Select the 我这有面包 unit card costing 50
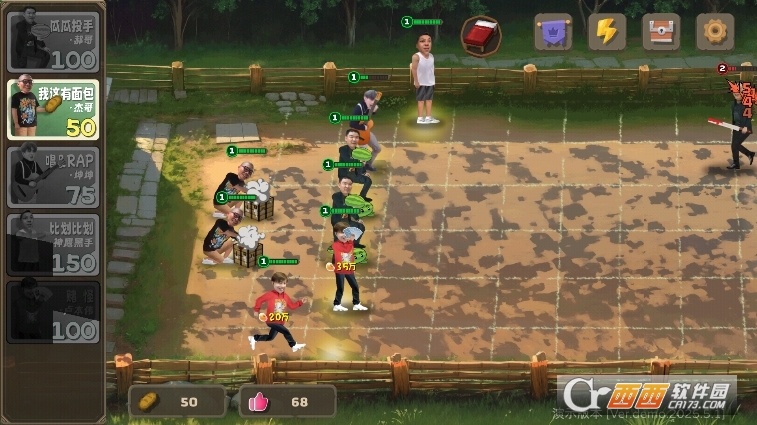Viewport: 757px width, 425px height. pyautogui.click(x=53, y=109)
